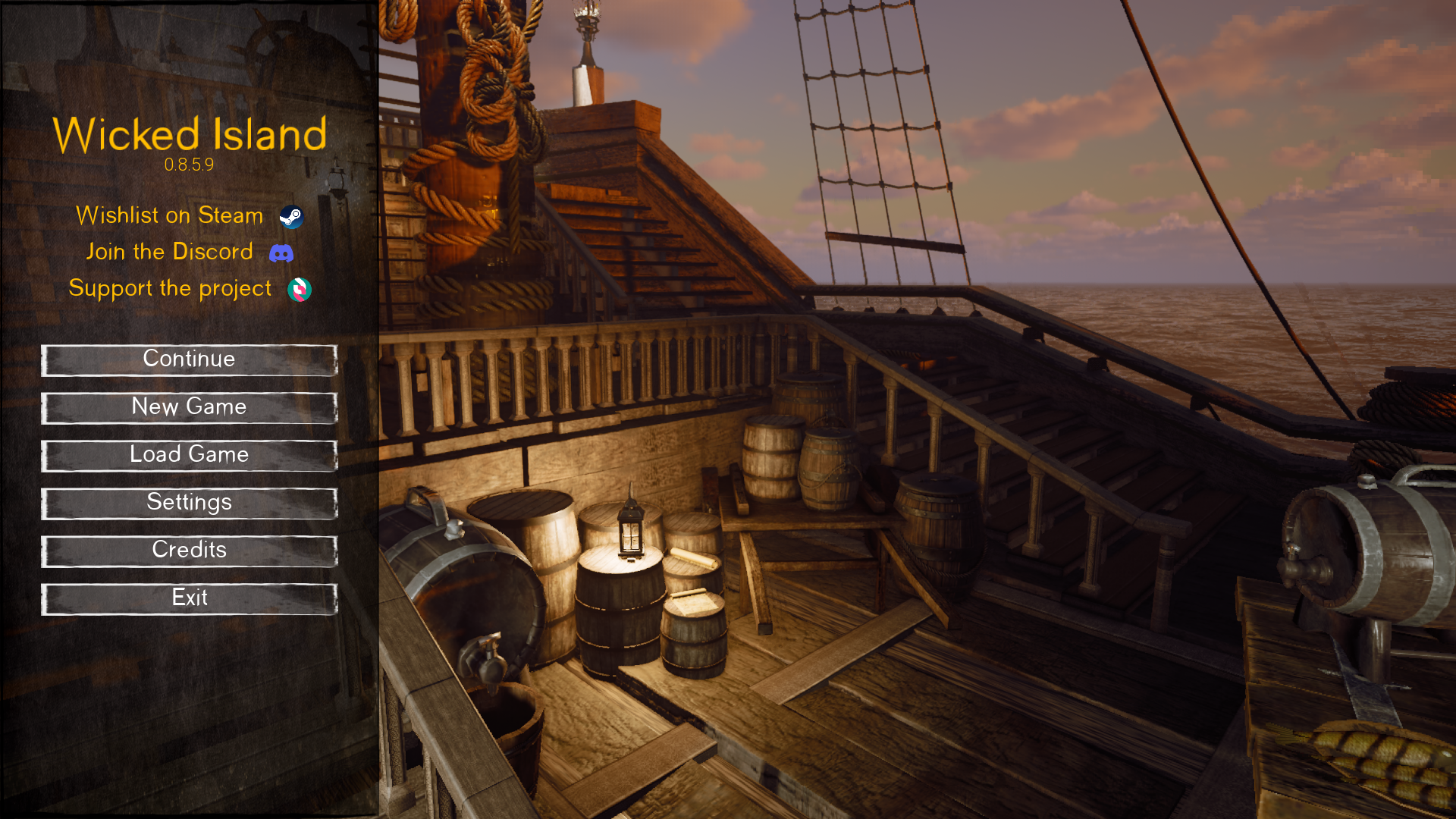Open the Settings menu
The width and height of the screenshot is (1456, 819).
[x=189, y=503]
